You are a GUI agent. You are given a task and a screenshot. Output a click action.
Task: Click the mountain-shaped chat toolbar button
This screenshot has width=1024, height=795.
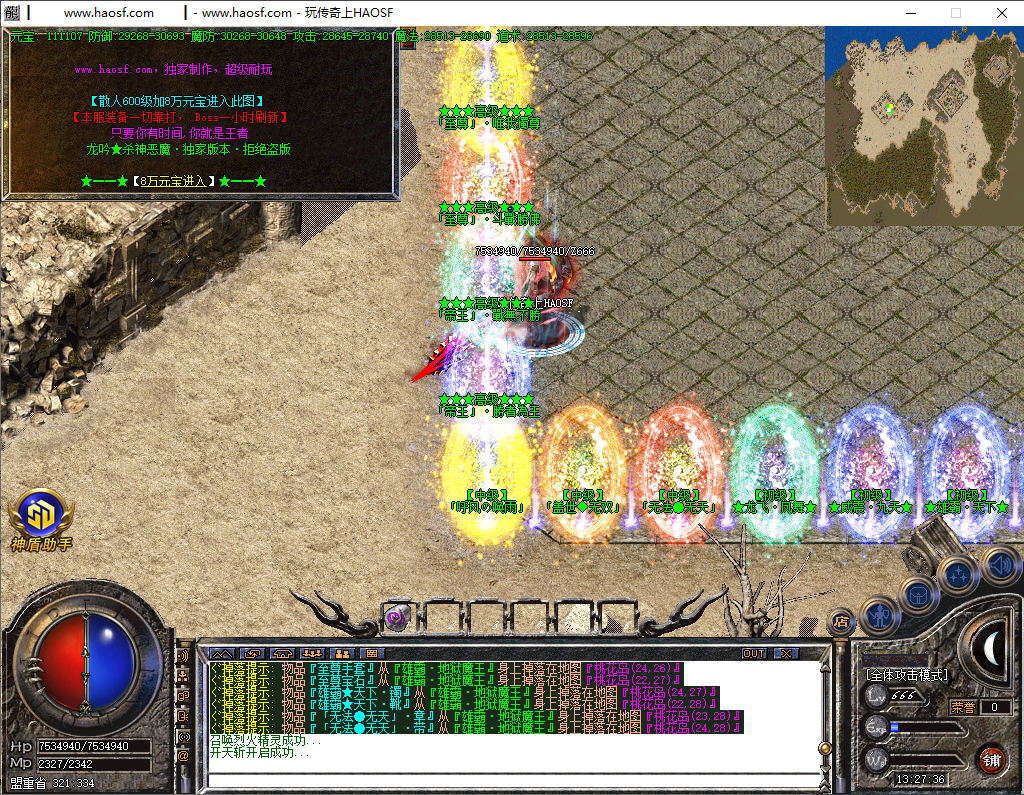[220, 653]
